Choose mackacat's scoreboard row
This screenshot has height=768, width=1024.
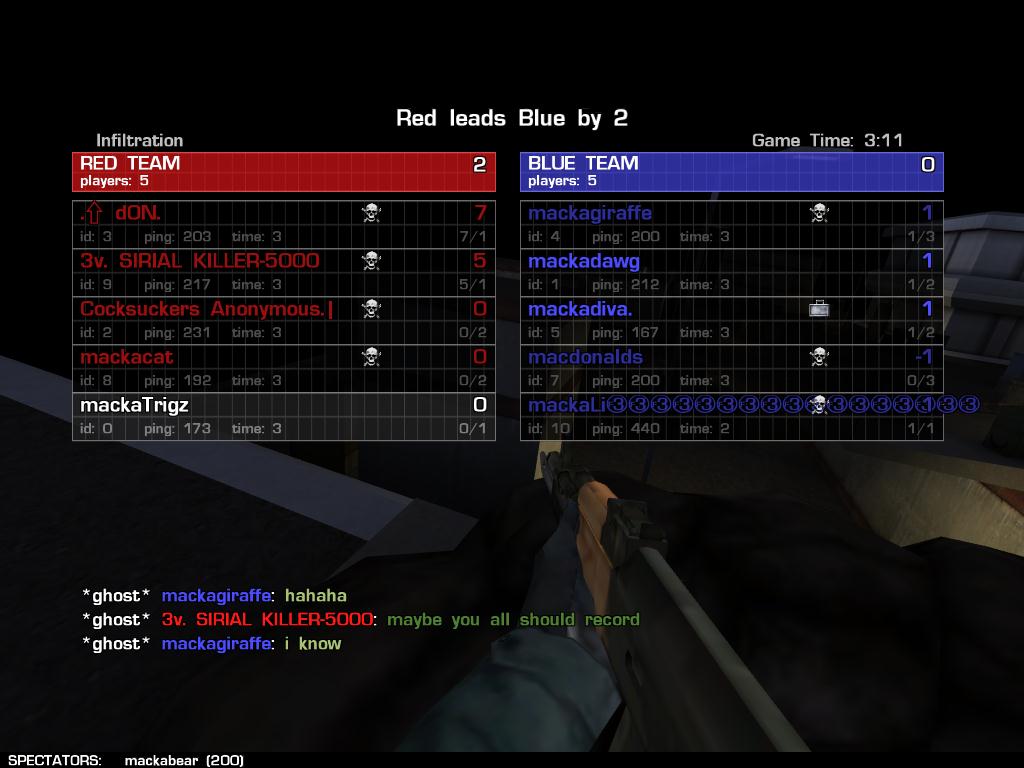coord(283,368)
